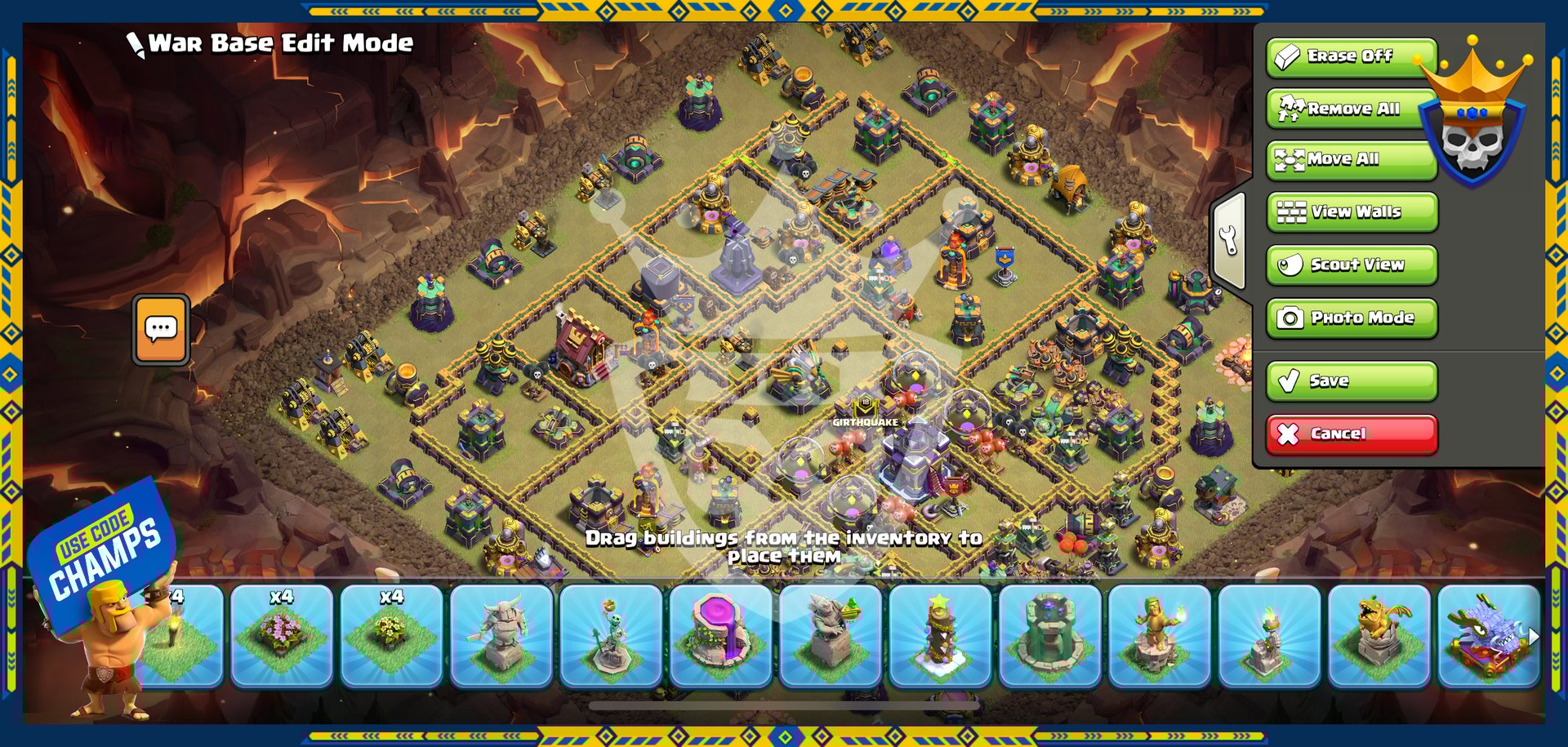Show walls with View Walls
This screenshot has height=747, width=1568.
[x=1352, y=212]
